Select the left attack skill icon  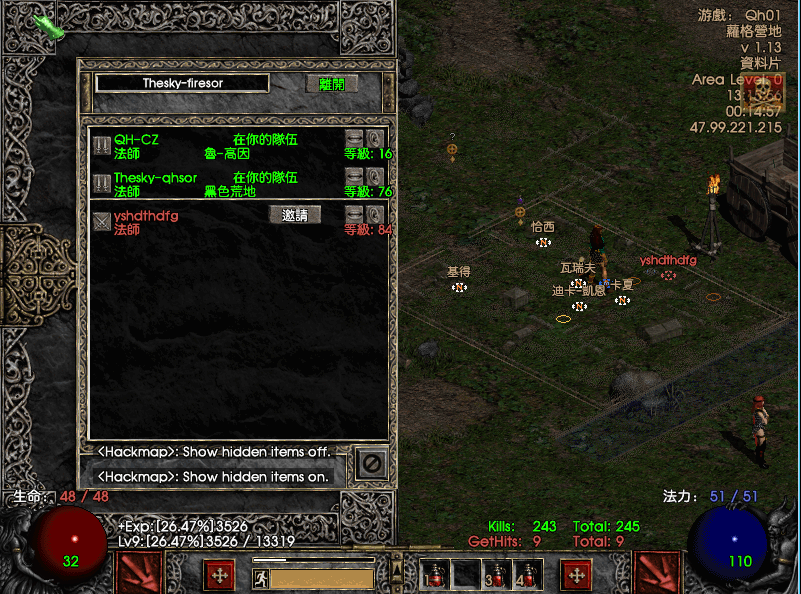[138, 572]
